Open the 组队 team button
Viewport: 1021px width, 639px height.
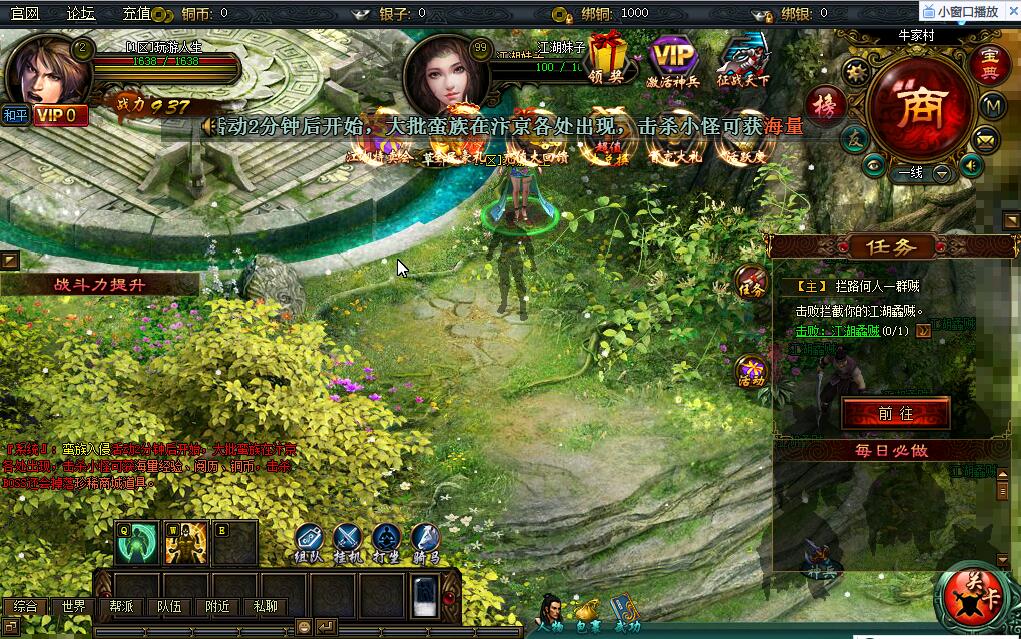tap(309, 541)
